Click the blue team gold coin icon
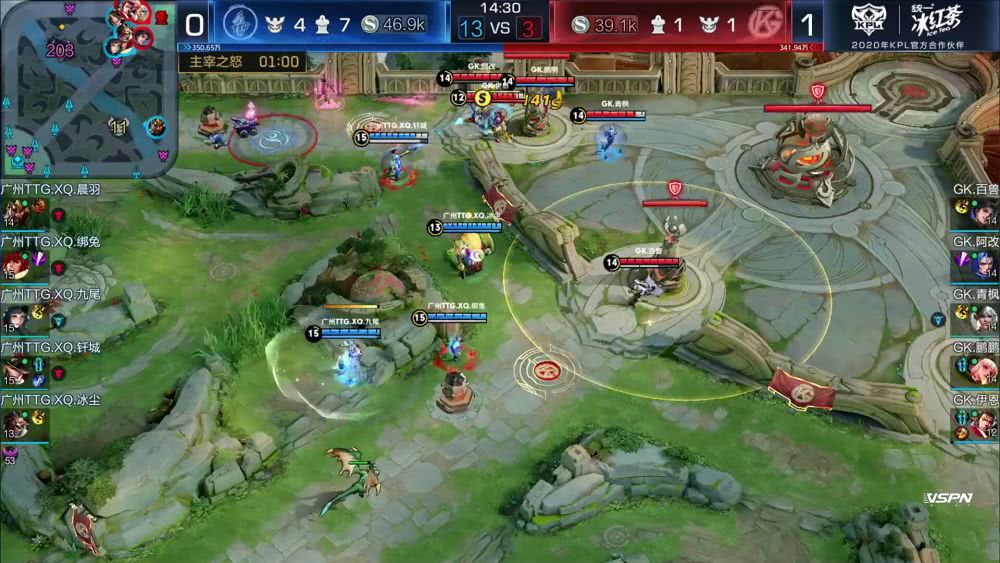The image size is (1000, 563). pos(370,24)
